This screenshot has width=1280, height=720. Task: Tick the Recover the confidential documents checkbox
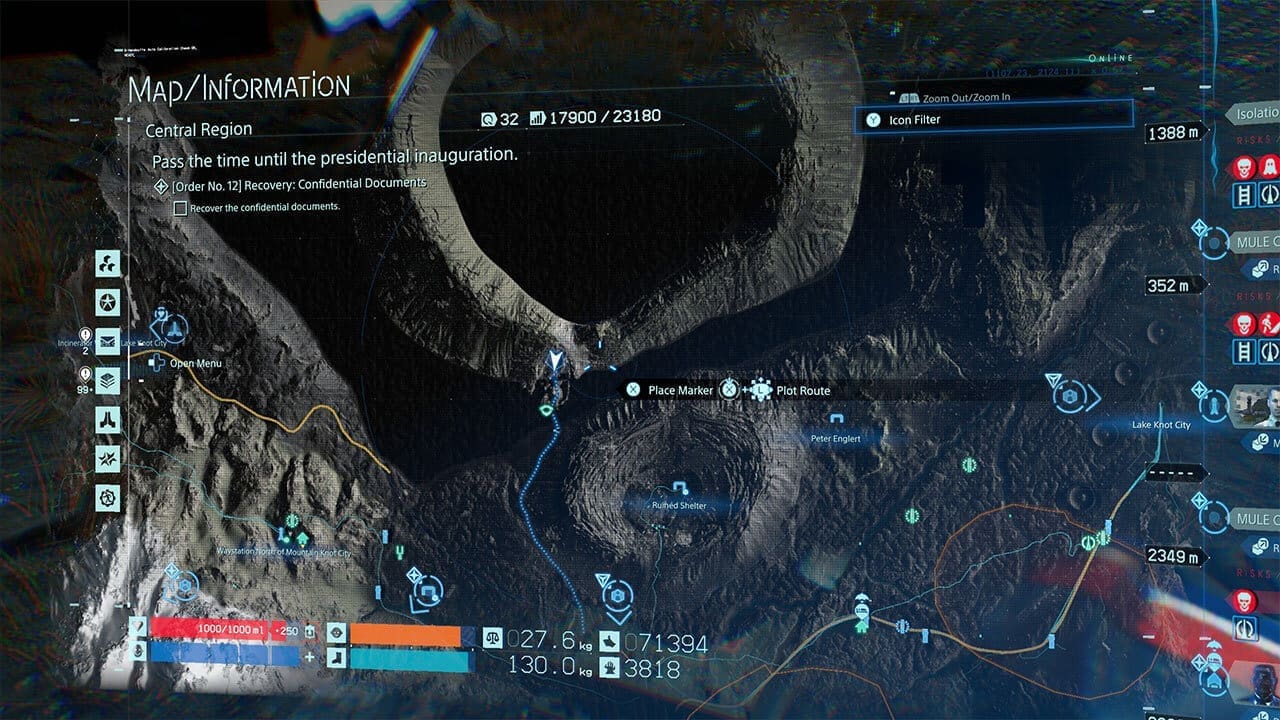tap(180, 208)
